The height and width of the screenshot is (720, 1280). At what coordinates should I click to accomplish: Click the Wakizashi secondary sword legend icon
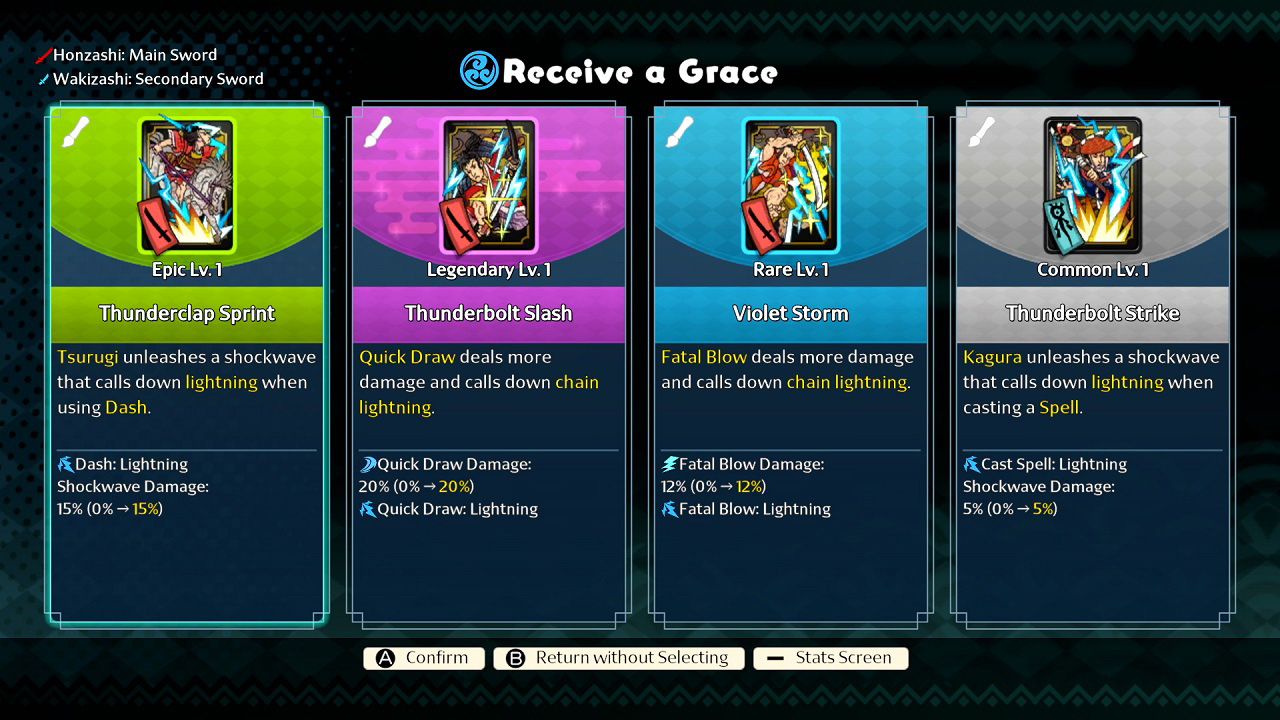42,78
